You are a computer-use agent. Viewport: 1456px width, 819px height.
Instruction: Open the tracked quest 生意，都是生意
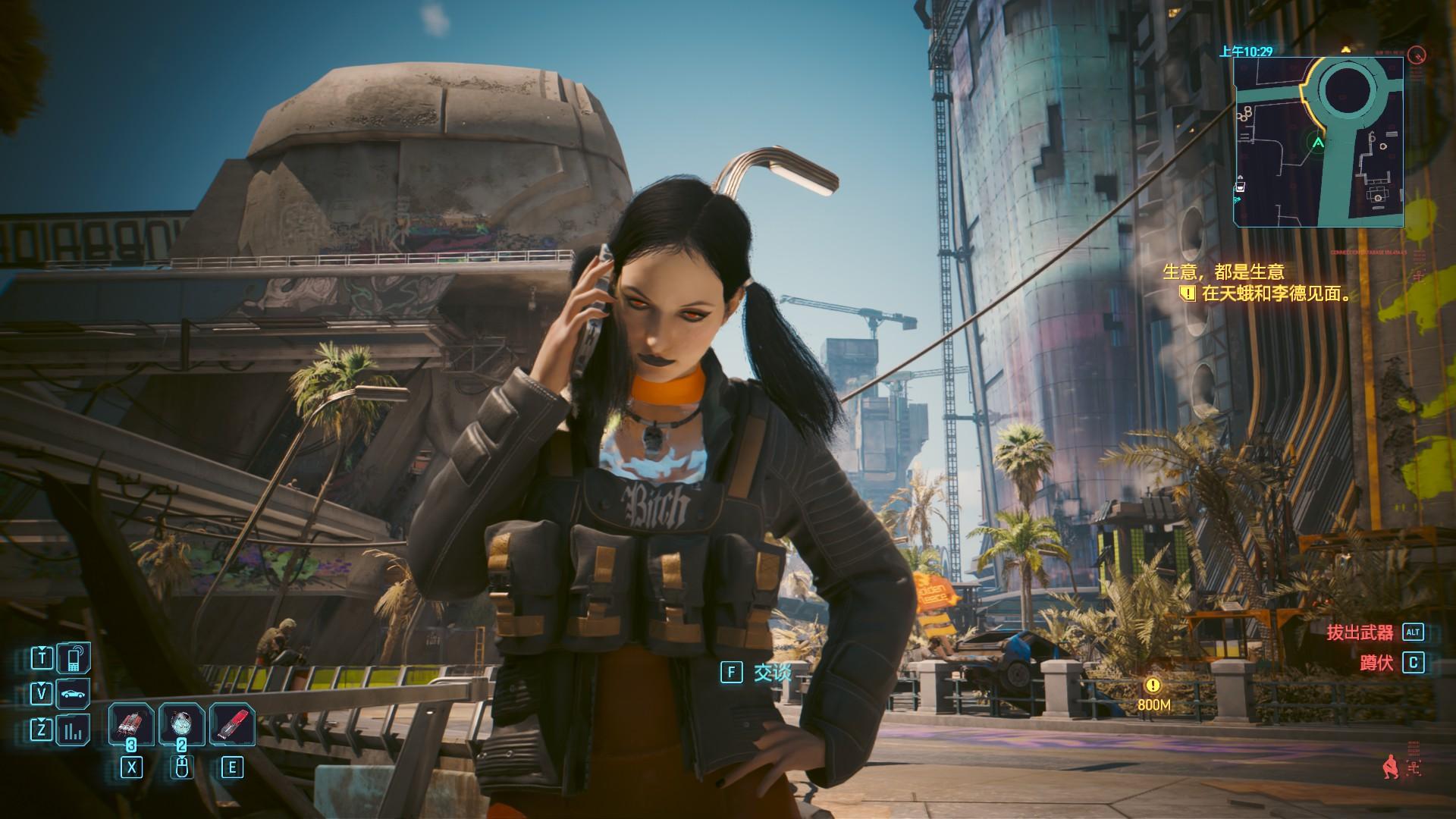click(1224, 271)
